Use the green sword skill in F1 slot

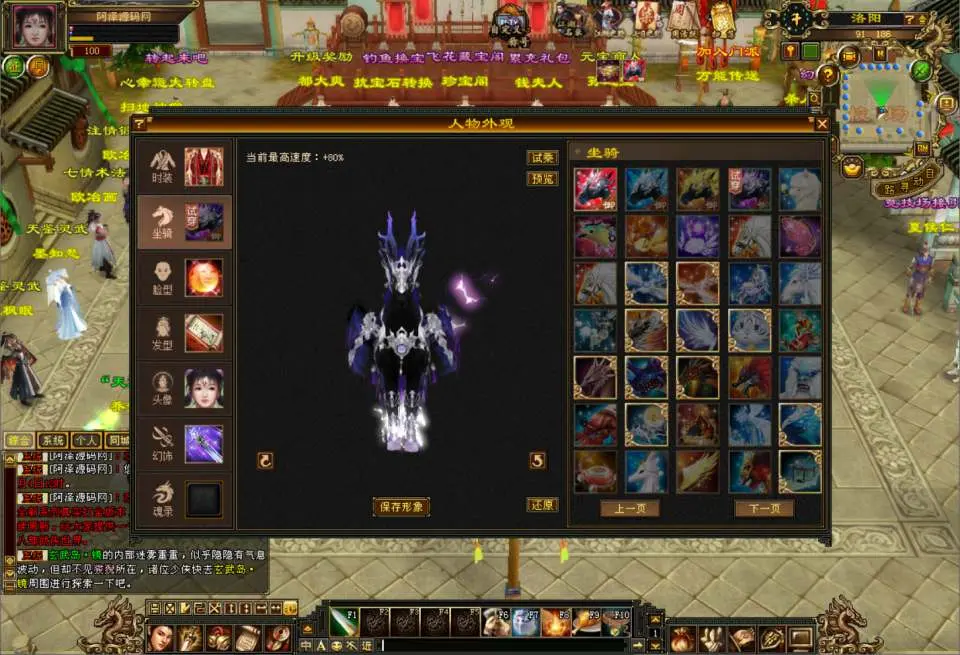point(344,622)
